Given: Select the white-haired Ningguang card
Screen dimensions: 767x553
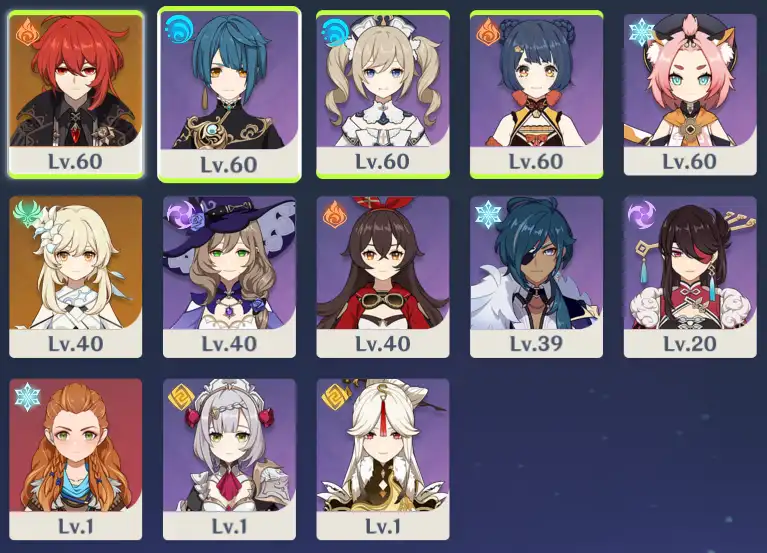Looking at the screenshot, I should point(383,457).
